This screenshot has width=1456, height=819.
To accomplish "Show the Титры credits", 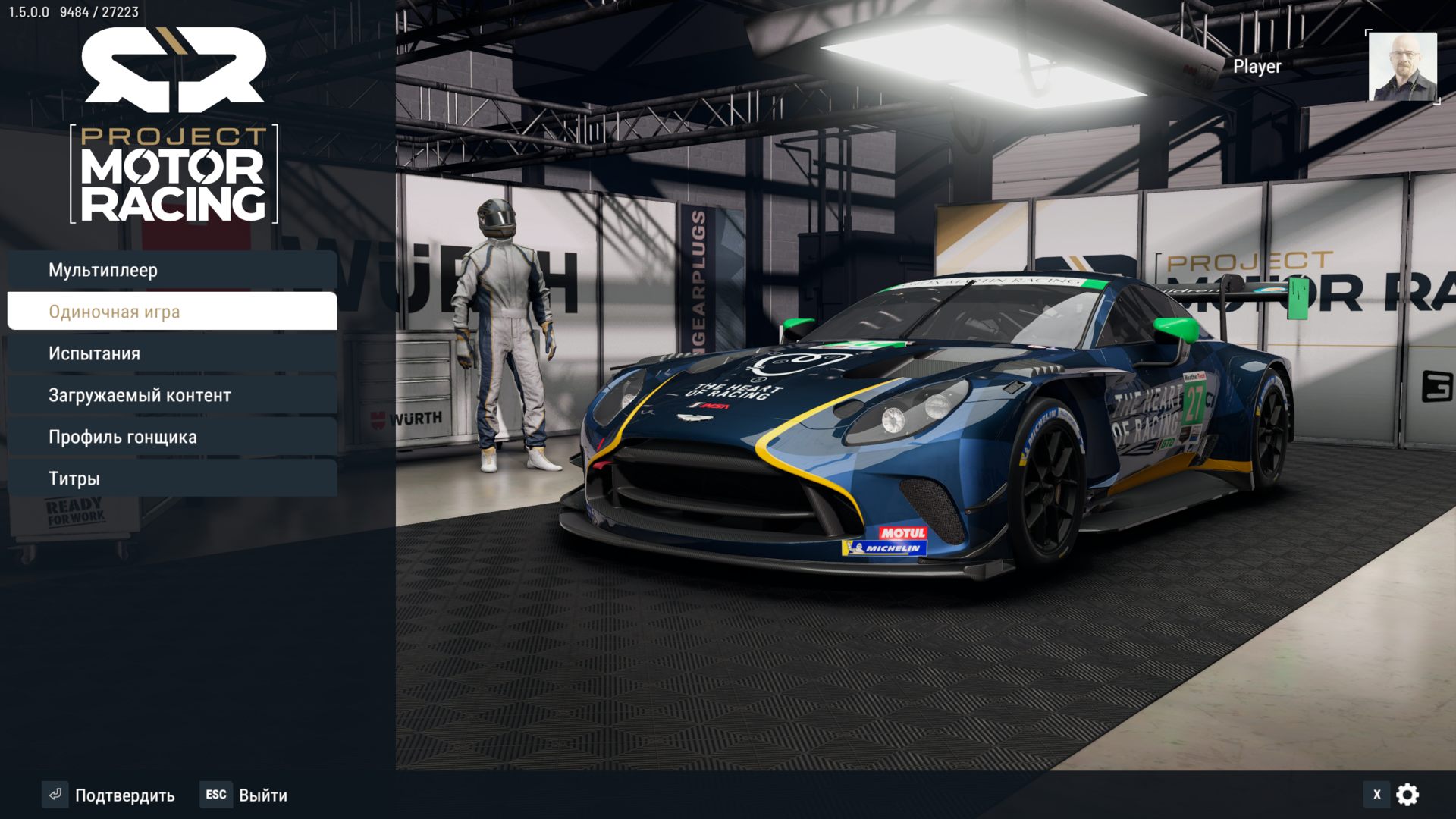I will pyautogui.click(x=172, y=479).
